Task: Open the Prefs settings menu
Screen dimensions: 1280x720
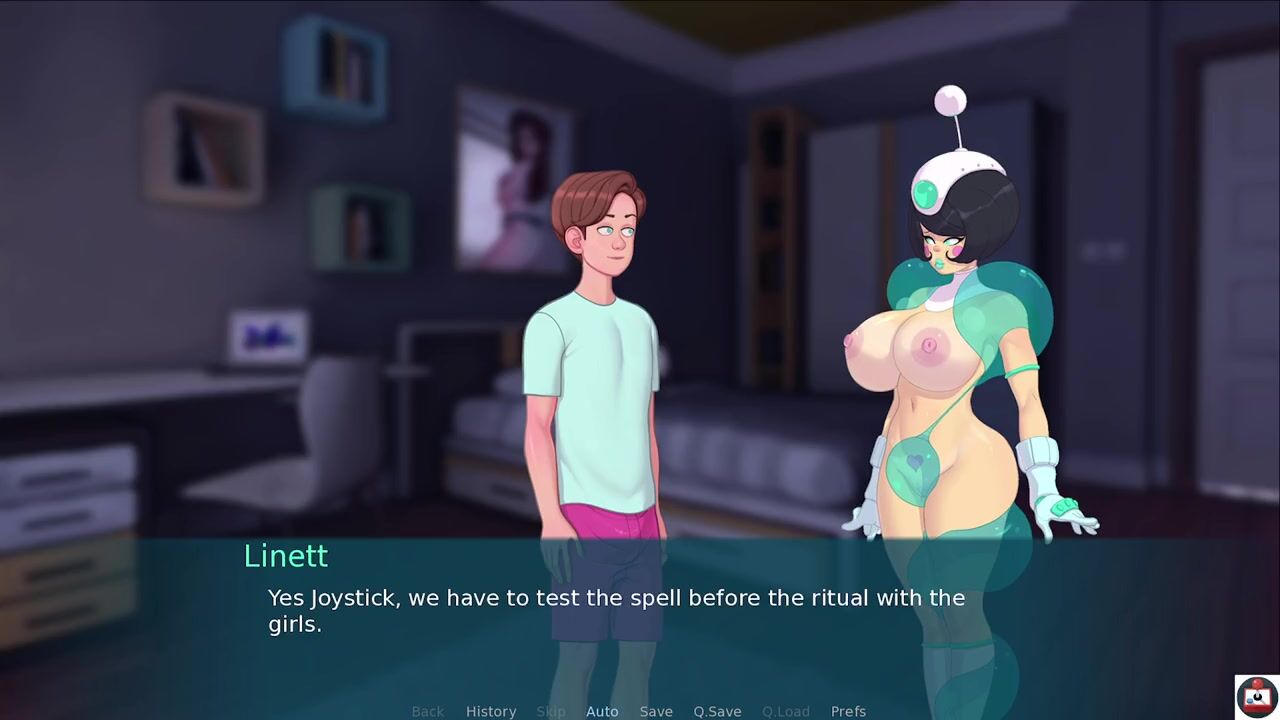Action: tap(848, 711)
